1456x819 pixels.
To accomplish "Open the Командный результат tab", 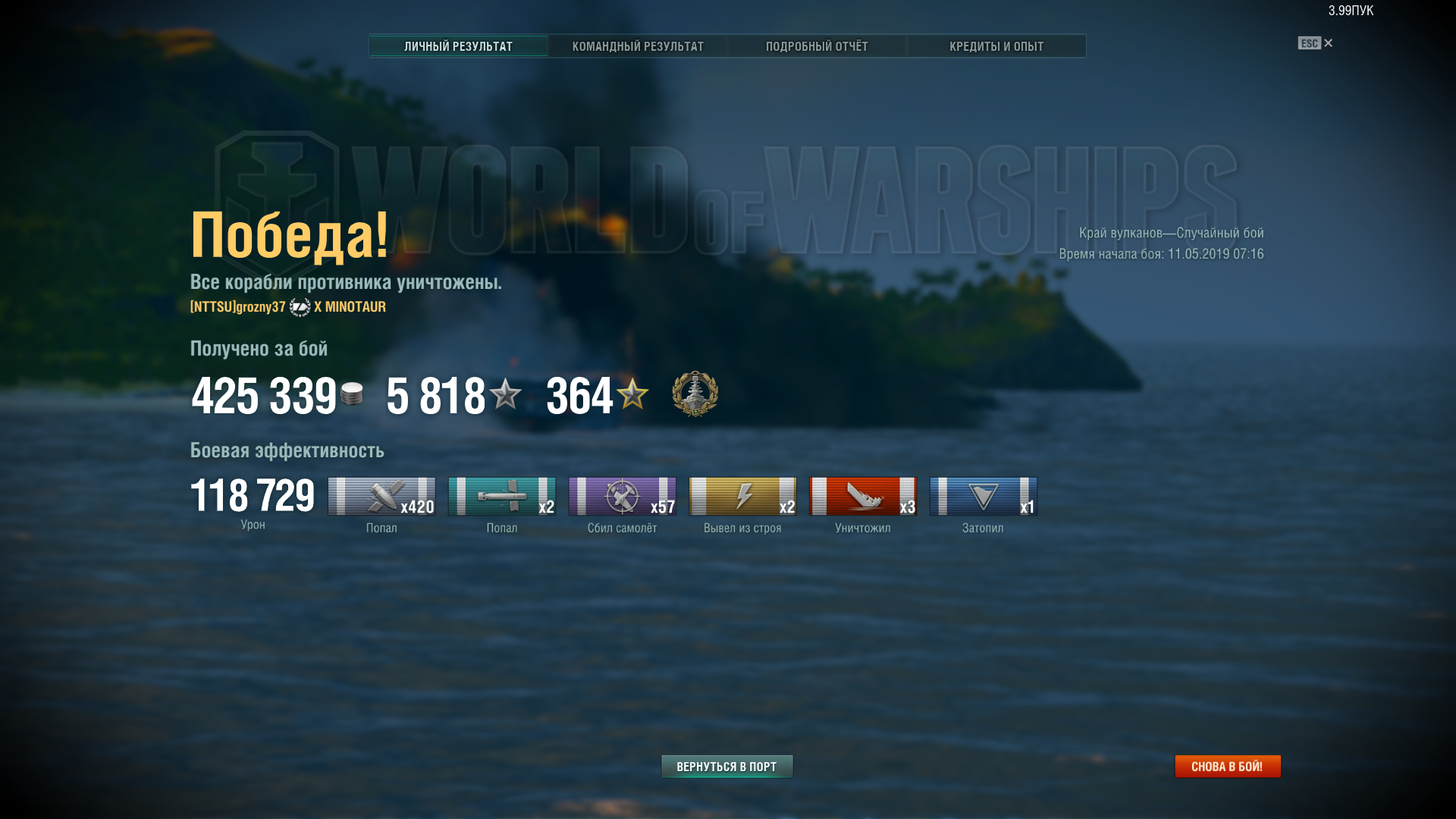I will (x=638, y=46).
